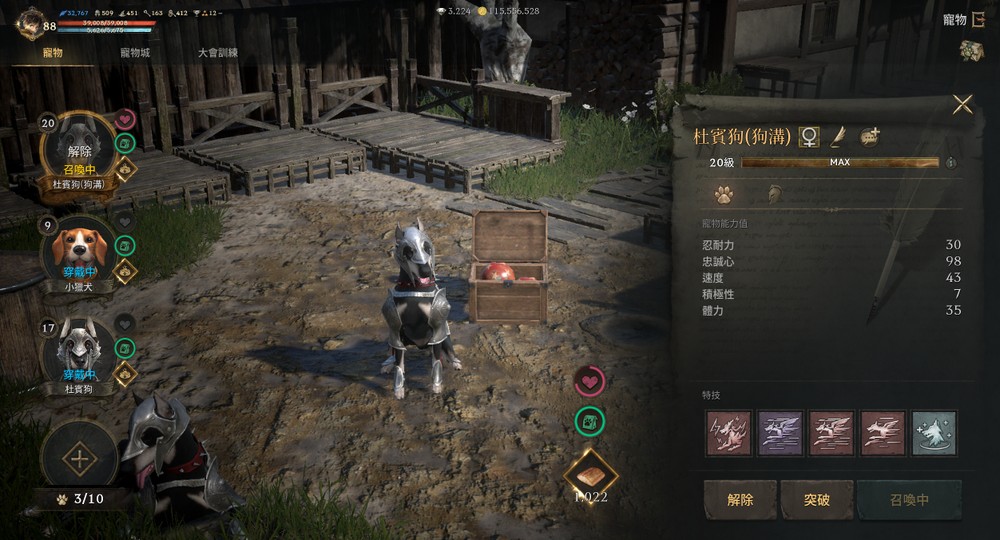Click the large green circular pet button

coord(590,421)
